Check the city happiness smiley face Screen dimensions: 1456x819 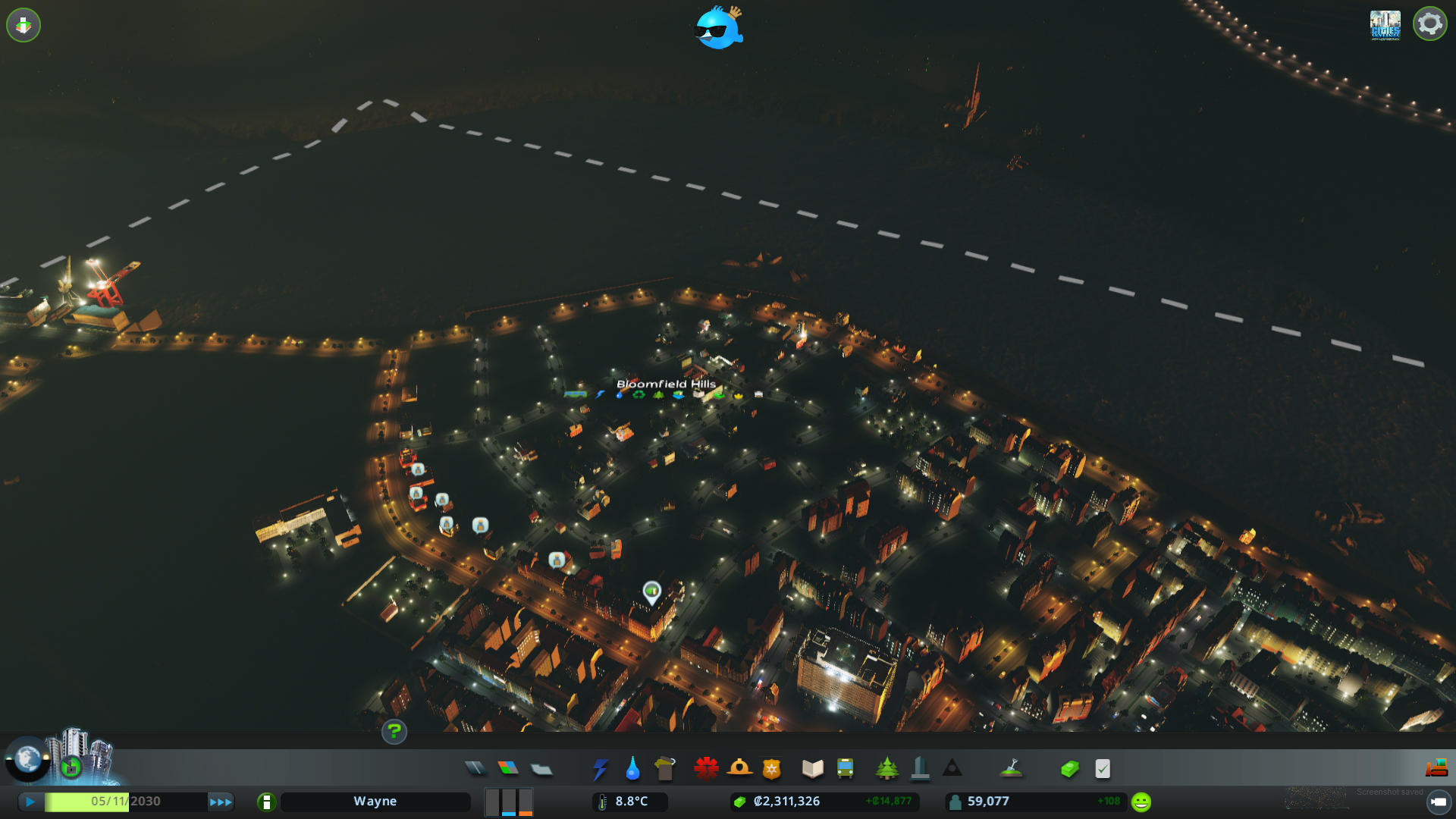point(1140,800)
